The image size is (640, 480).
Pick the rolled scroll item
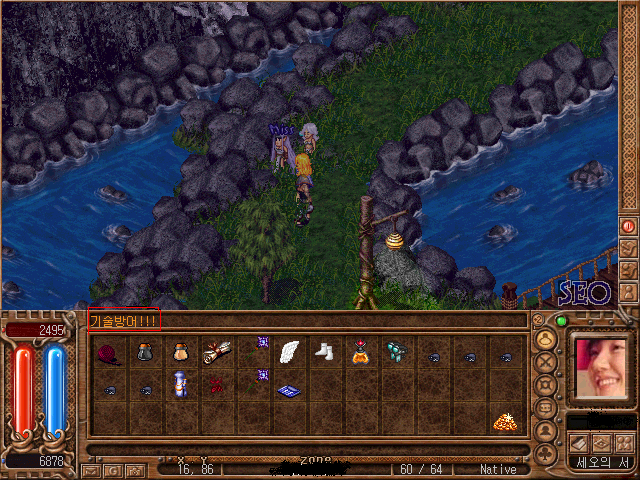click(216, 352)
